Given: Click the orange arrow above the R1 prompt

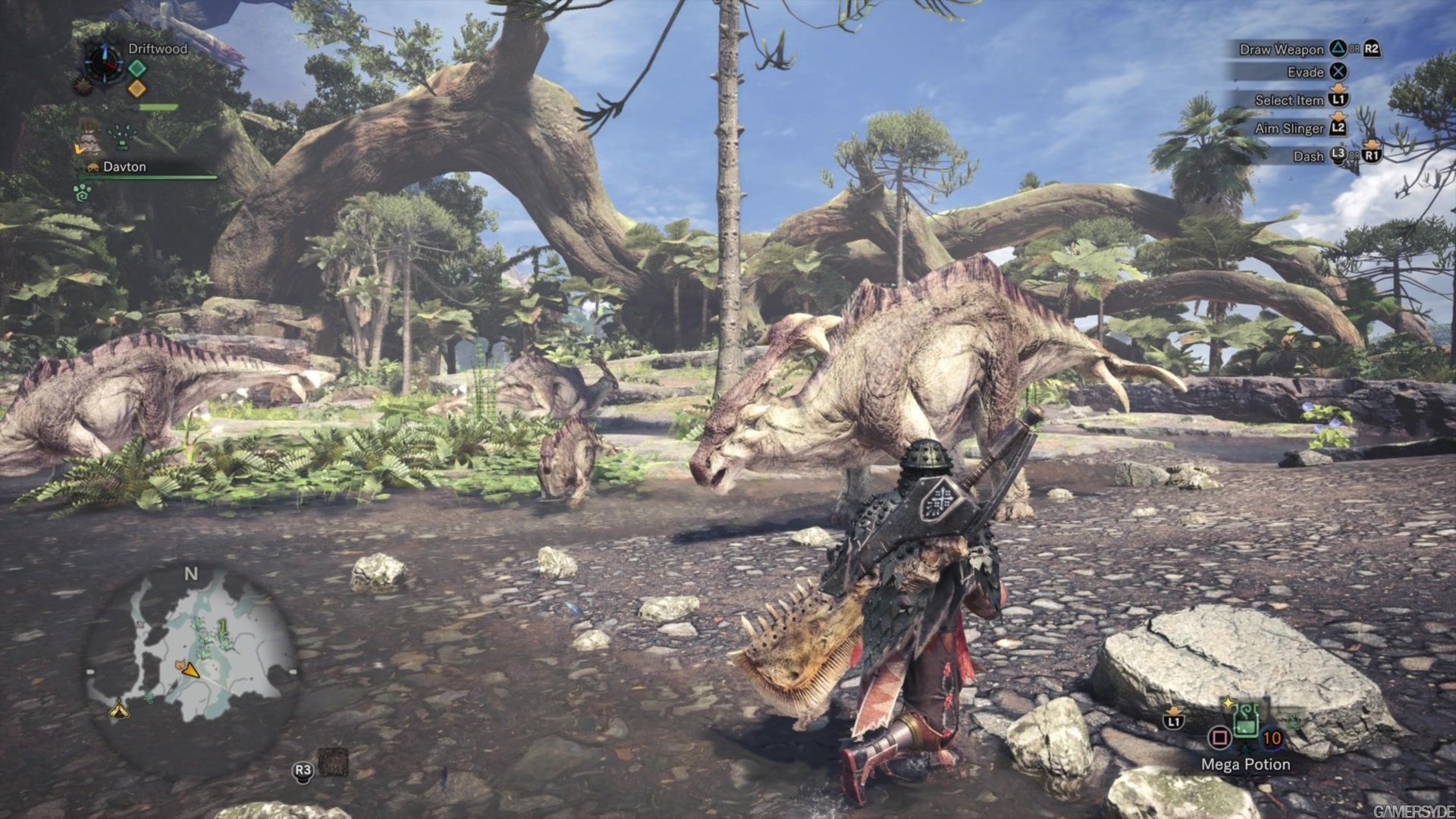Looking at the screenshot, I should (x=1371, y=145).
